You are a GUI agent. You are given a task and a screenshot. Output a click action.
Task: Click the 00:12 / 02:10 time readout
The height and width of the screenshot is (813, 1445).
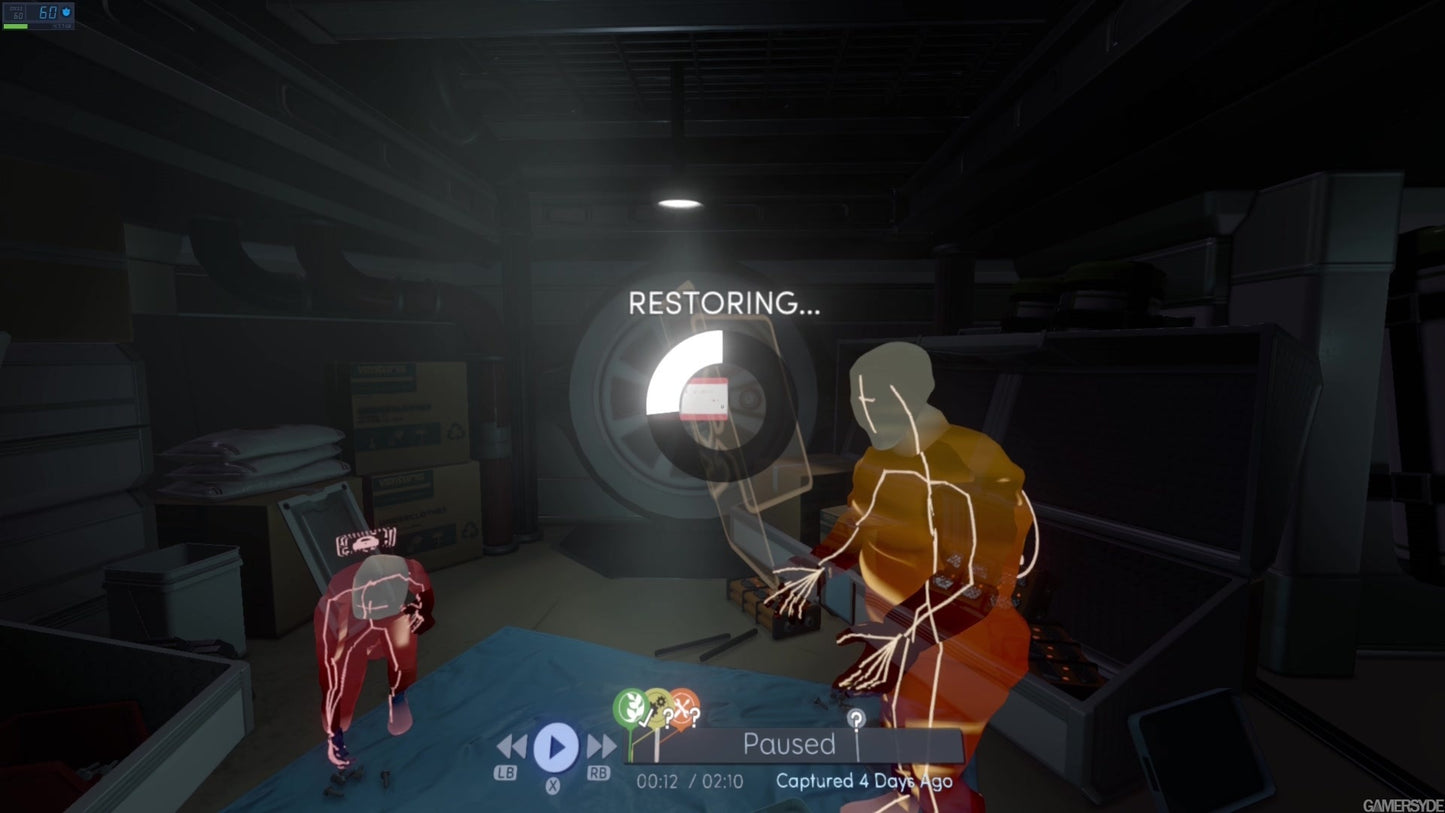pos(692,780)
